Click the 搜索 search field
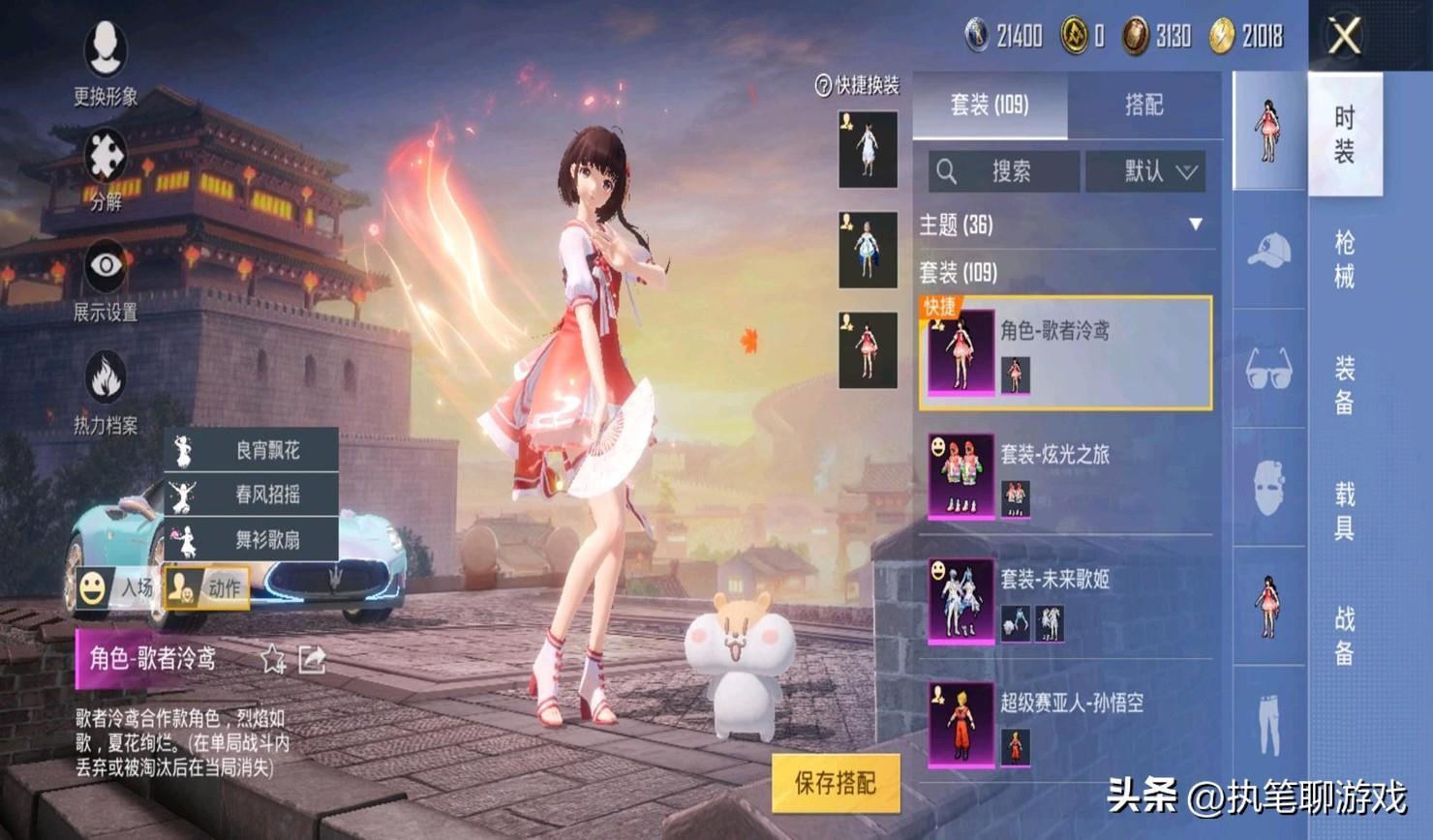Viewport: 1433px width, 840px height. [x=1004, y=172]
